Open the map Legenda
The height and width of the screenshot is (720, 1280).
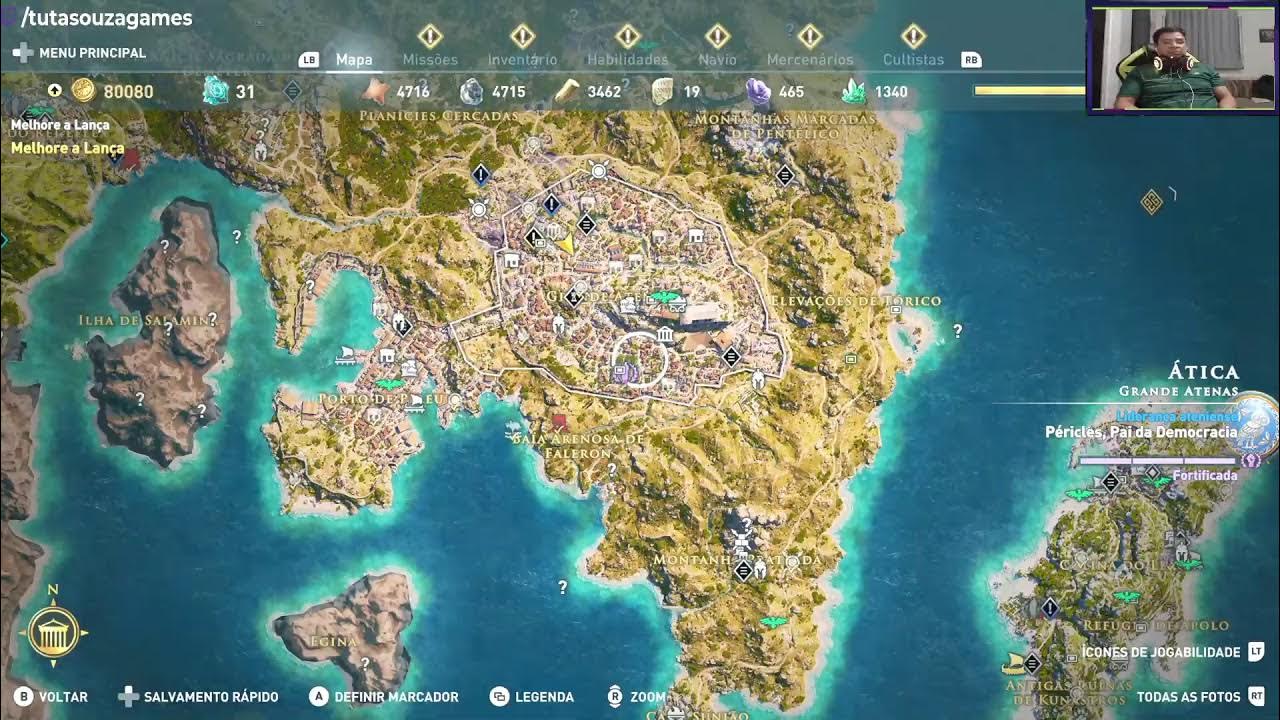click(x=532, y=697)
